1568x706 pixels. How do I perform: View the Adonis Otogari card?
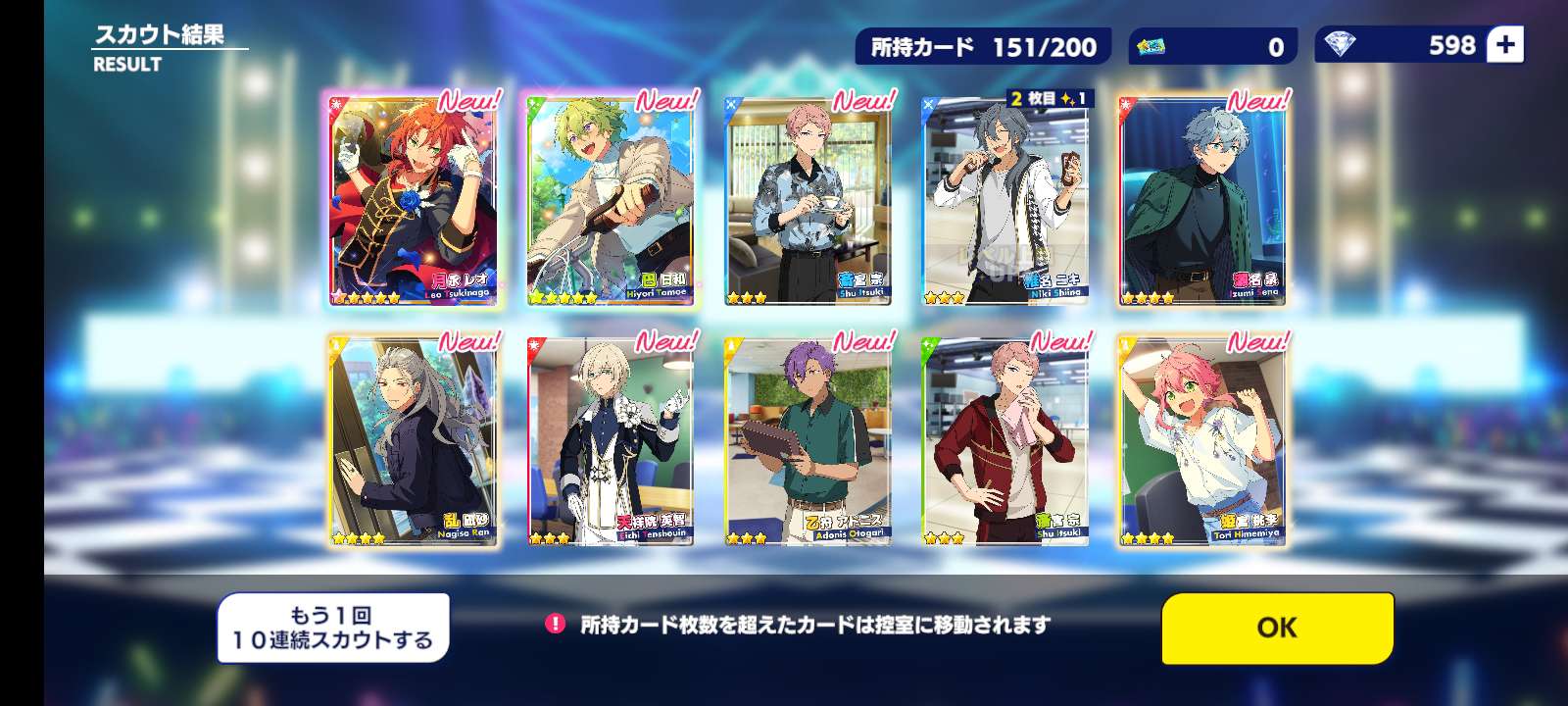pos(808,441)
